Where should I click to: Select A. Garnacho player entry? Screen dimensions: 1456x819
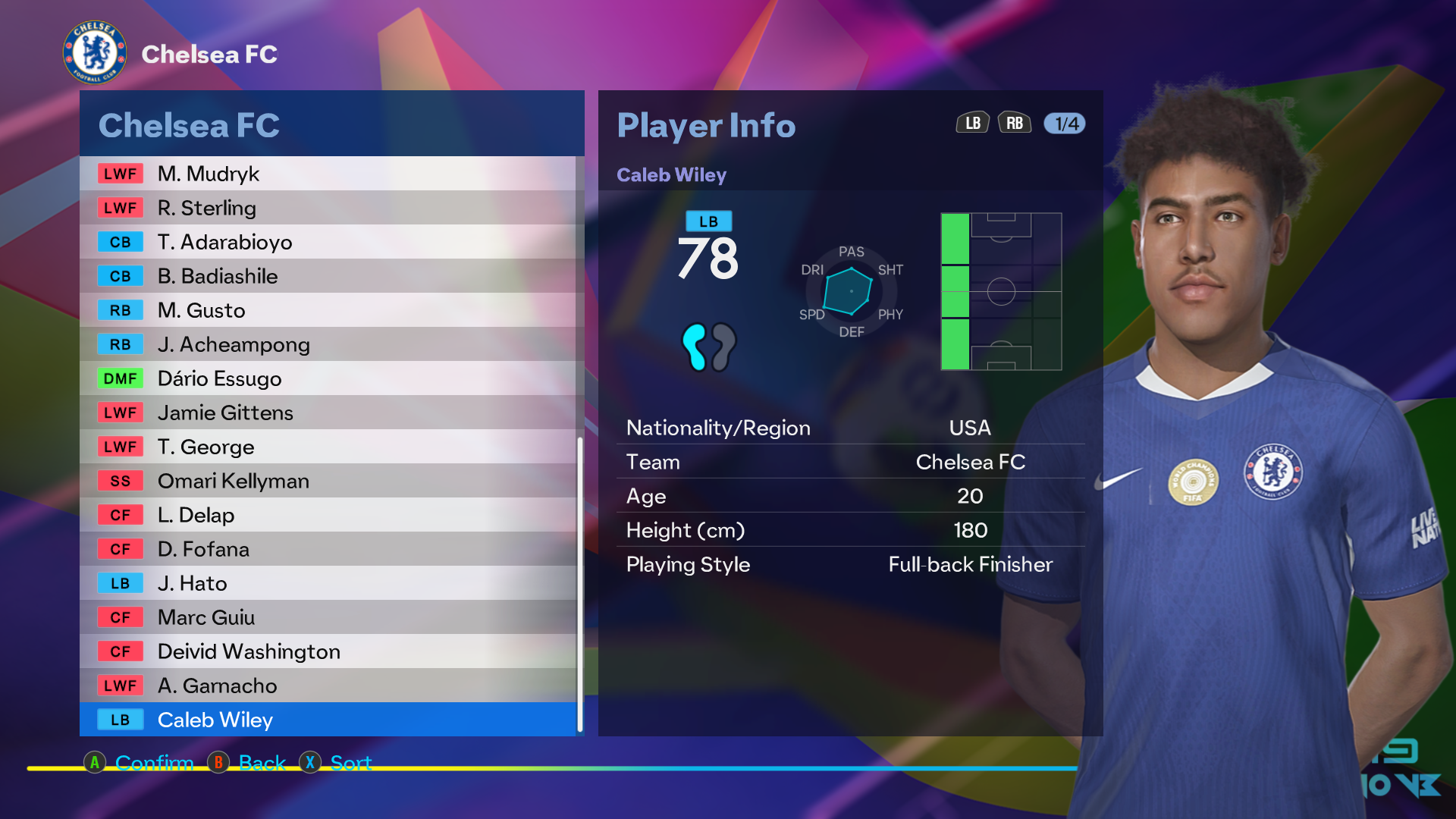[328, 686]
